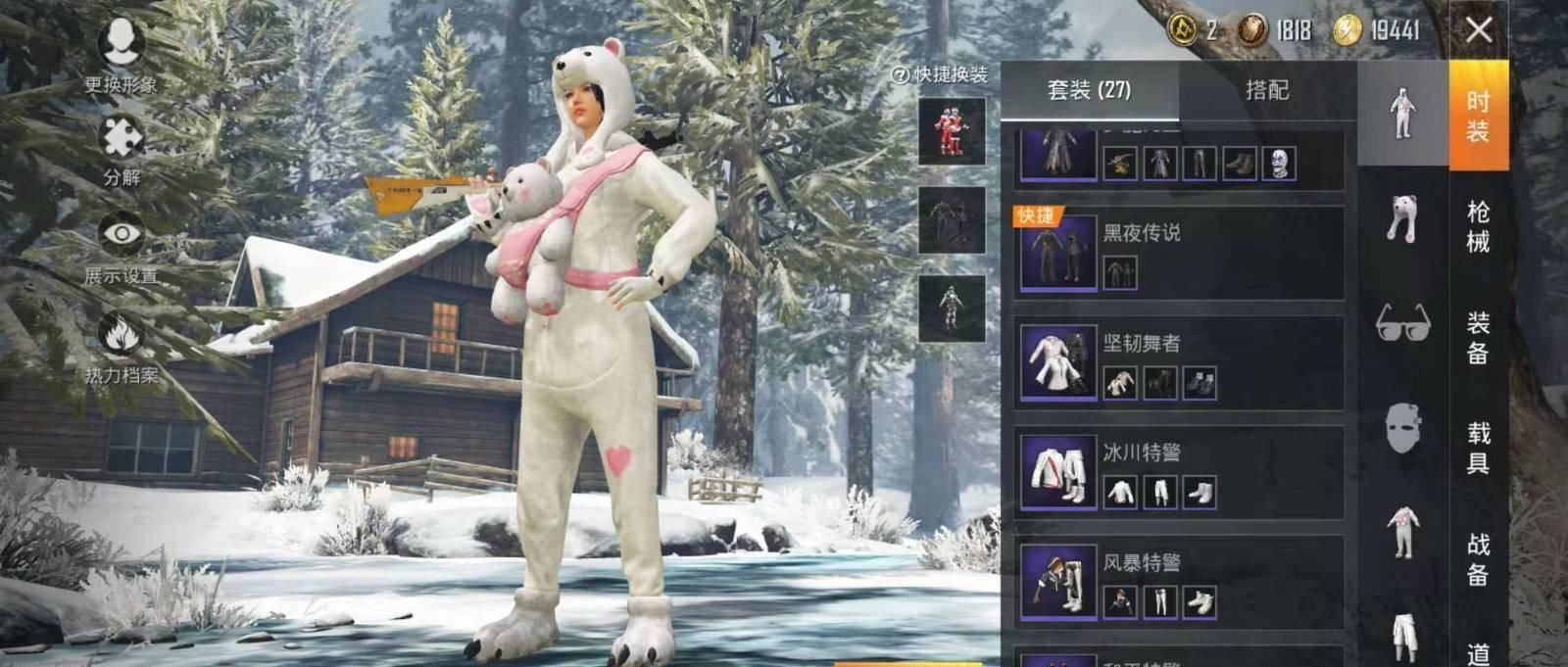Select the 黑夜传说 outfit set
1568x667 pixels.
point(1180,253)
